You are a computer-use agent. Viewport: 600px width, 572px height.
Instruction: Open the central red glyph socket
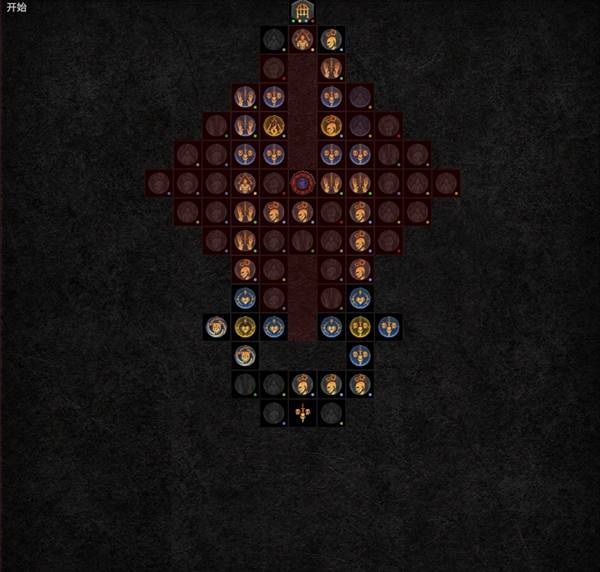pos(302,183)
